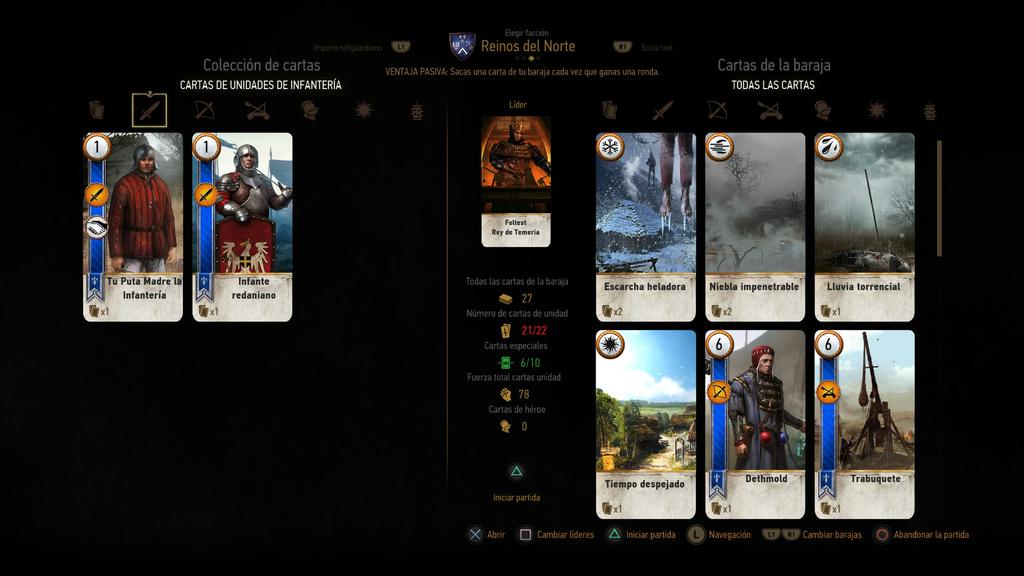1024x576 pixels.
Task: Pick the Tu Puta Madre la Infantería card
Action: click(133, 226)
